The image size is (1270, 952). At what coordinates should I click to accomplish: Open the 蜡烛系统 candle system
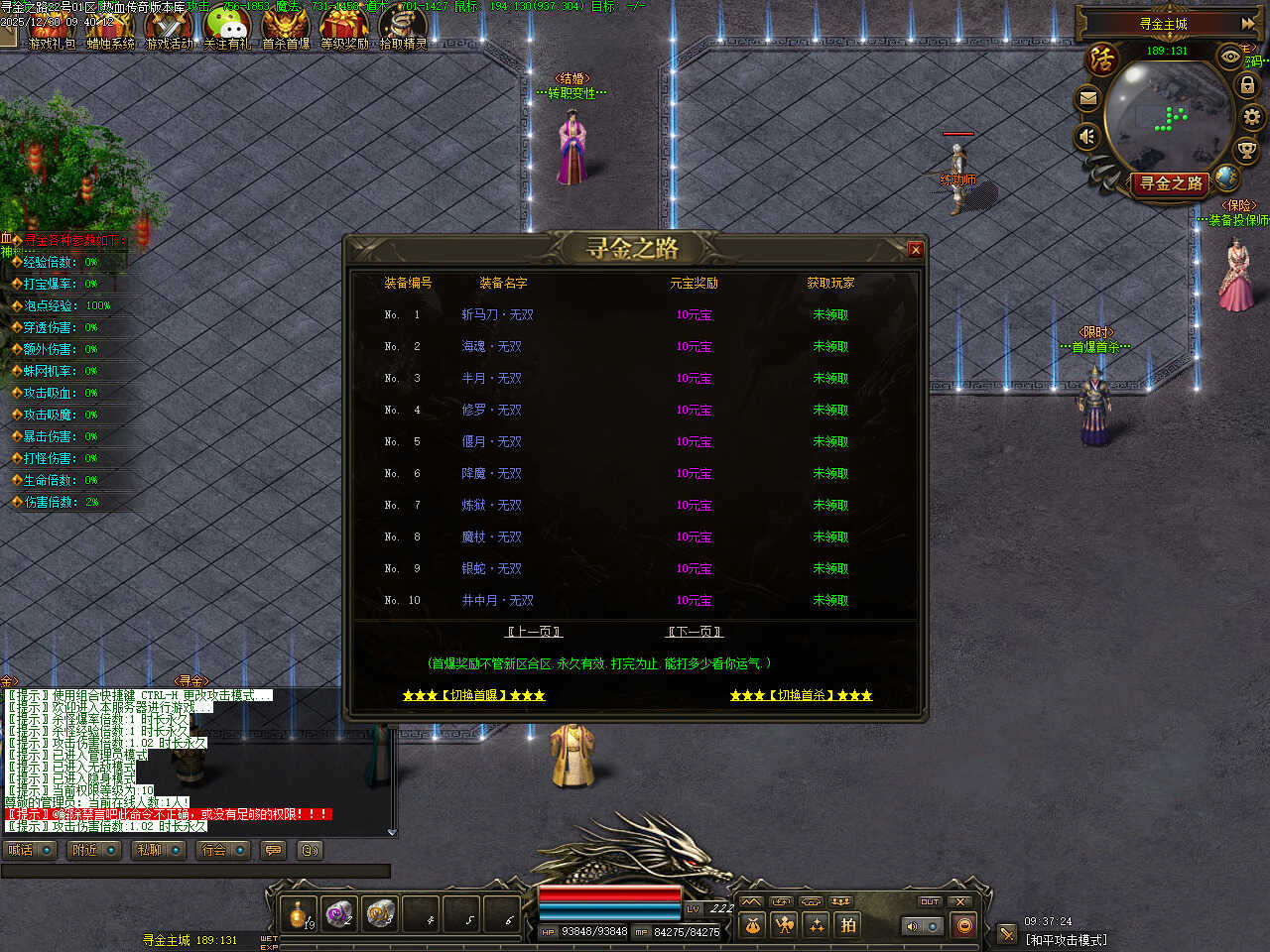109,27
